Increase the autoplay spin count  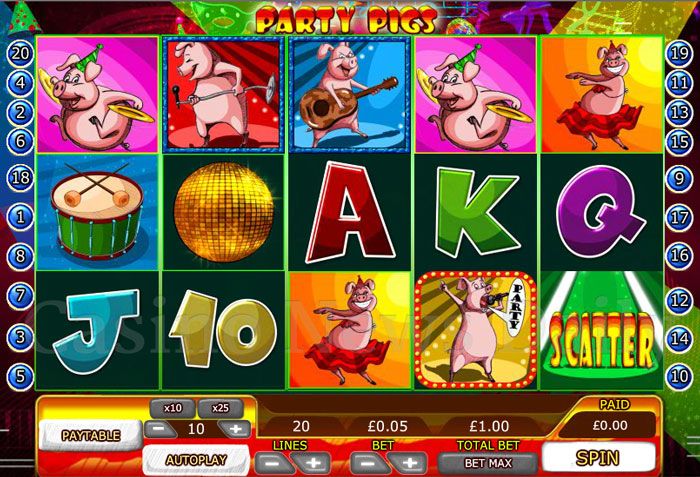pyautogui.click(x=236, y=429)
